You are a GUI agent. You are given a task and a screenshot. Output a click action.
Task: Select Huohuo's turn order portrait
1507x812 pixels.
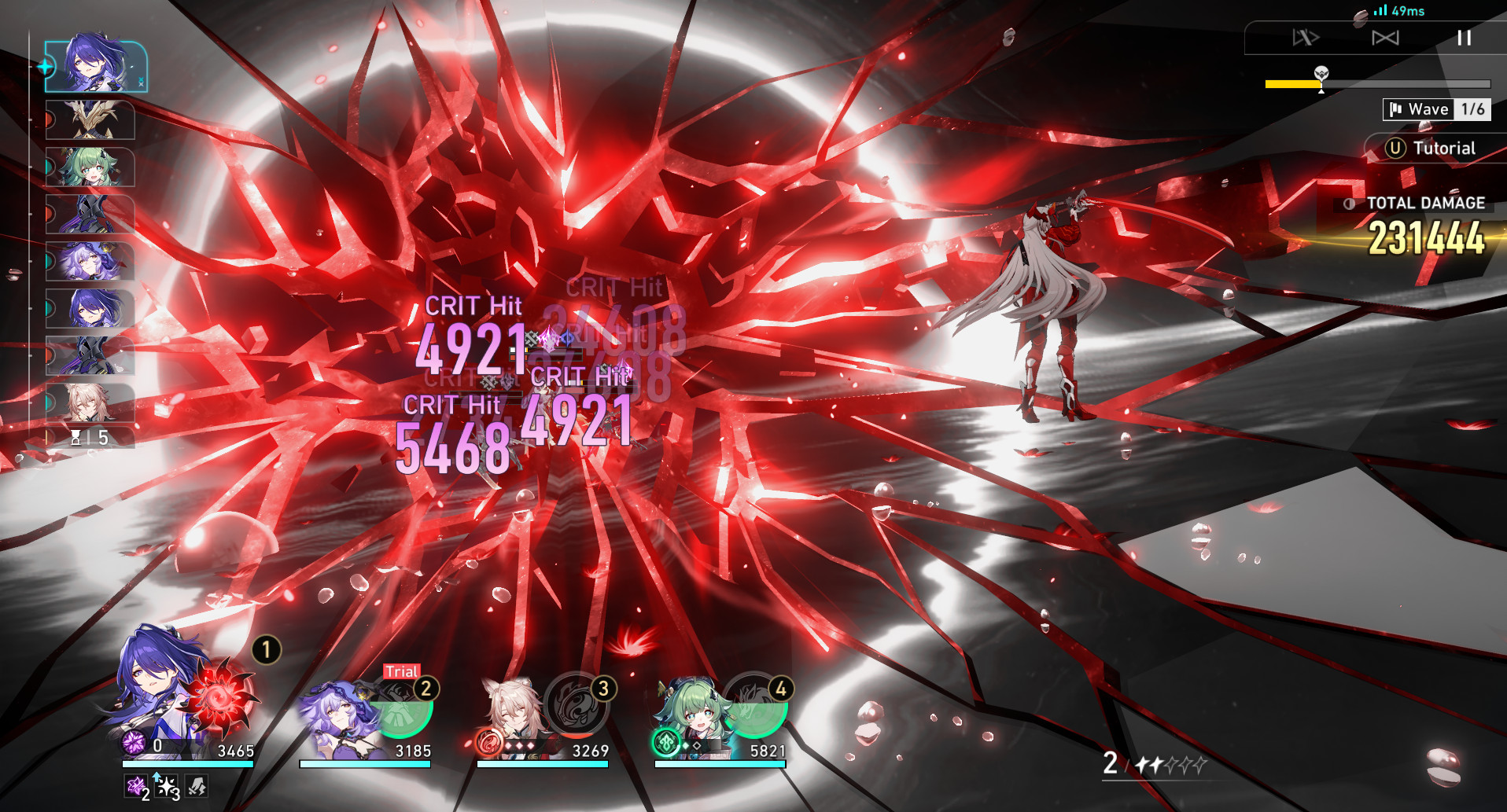point(93,167)
